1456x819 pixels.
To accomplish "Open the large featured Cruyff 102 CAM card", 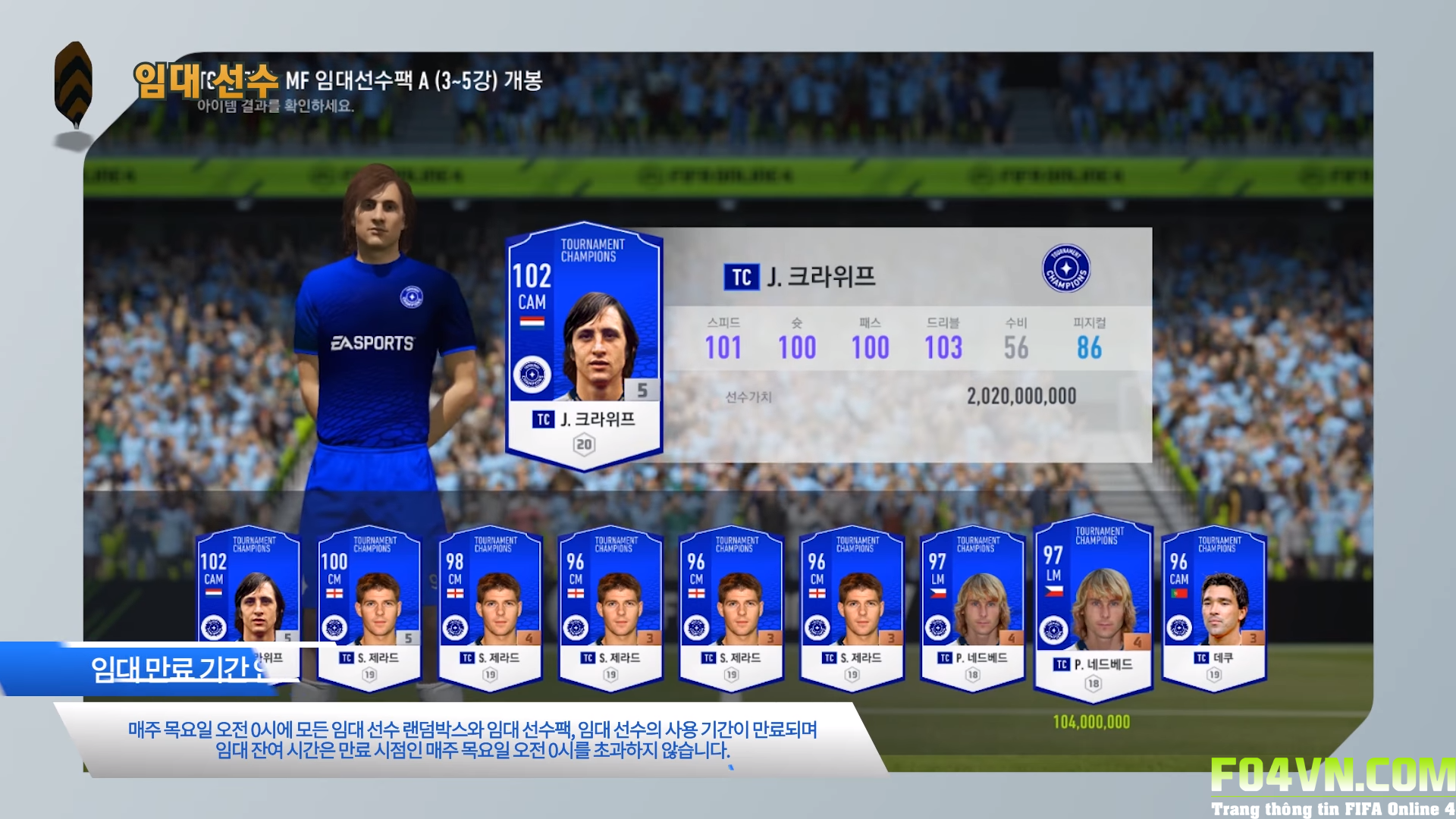I will click(584, 345).
